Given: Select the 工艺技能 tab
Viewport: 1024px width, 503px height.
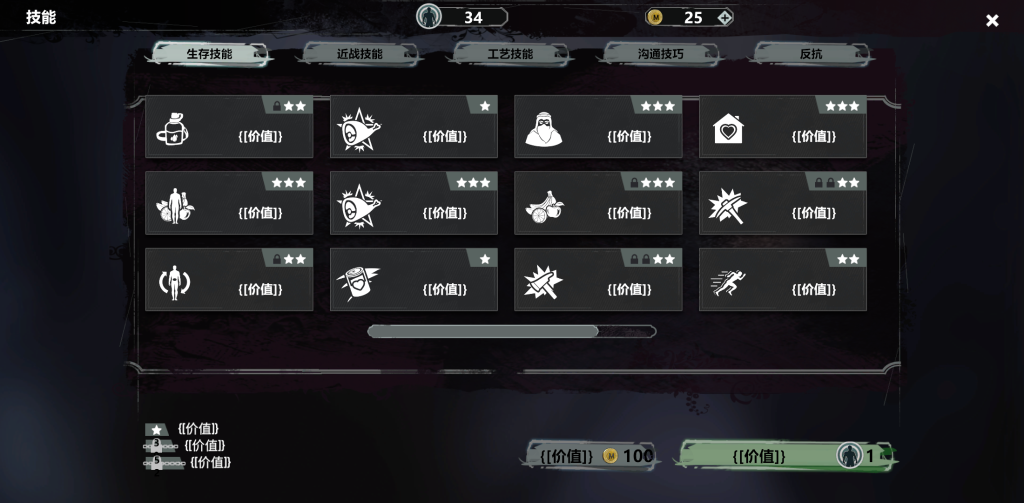Looking at the screenshot, I should [x=509, y=54].
